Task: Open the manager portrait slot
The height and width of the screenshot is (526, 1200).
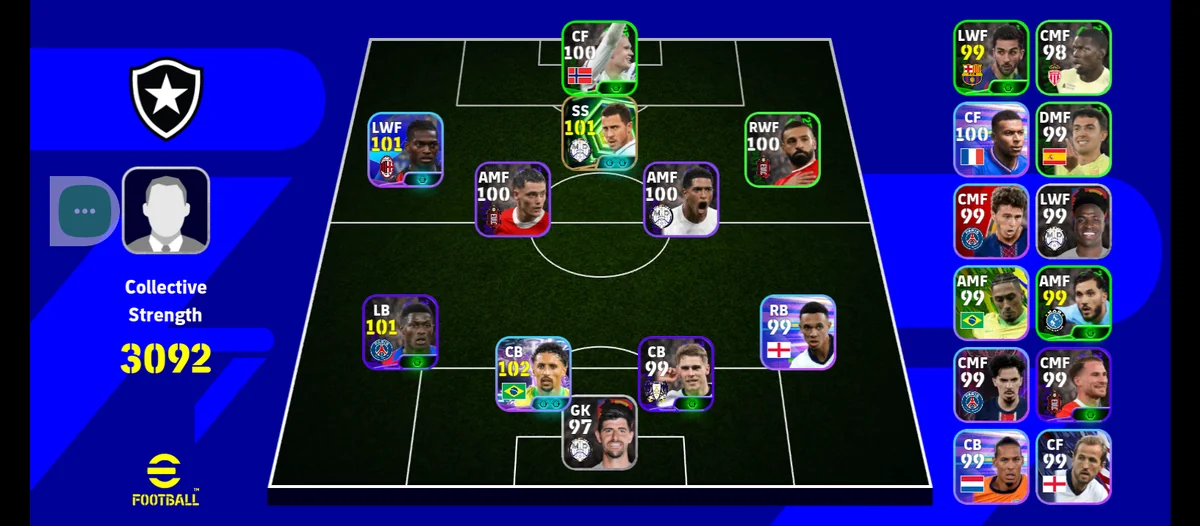Action: (x=166, y=210)
